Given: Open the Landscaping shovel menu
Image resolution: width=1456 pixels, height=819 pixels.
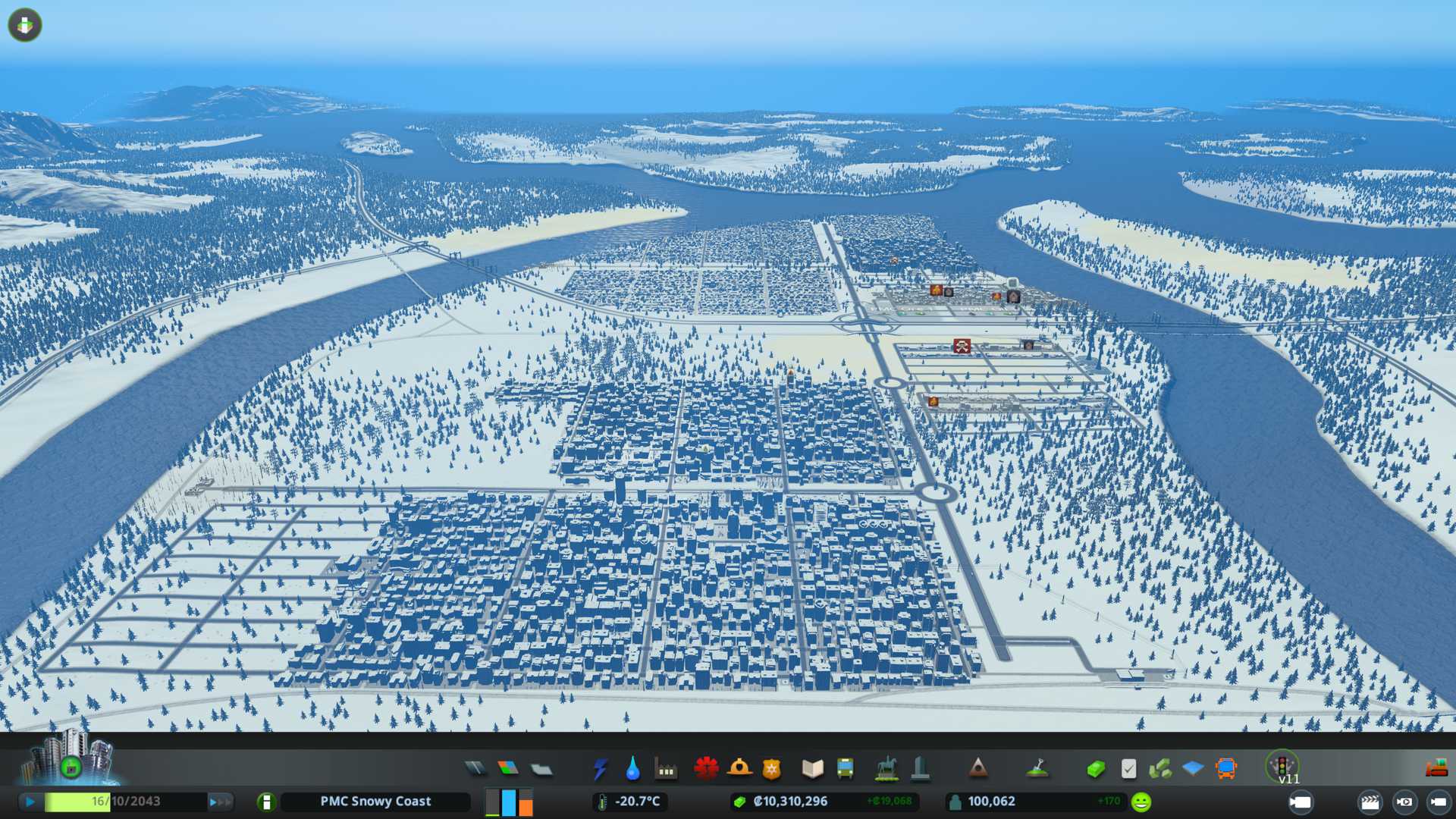Looking at the screenshot, I should click(1037, 769).
